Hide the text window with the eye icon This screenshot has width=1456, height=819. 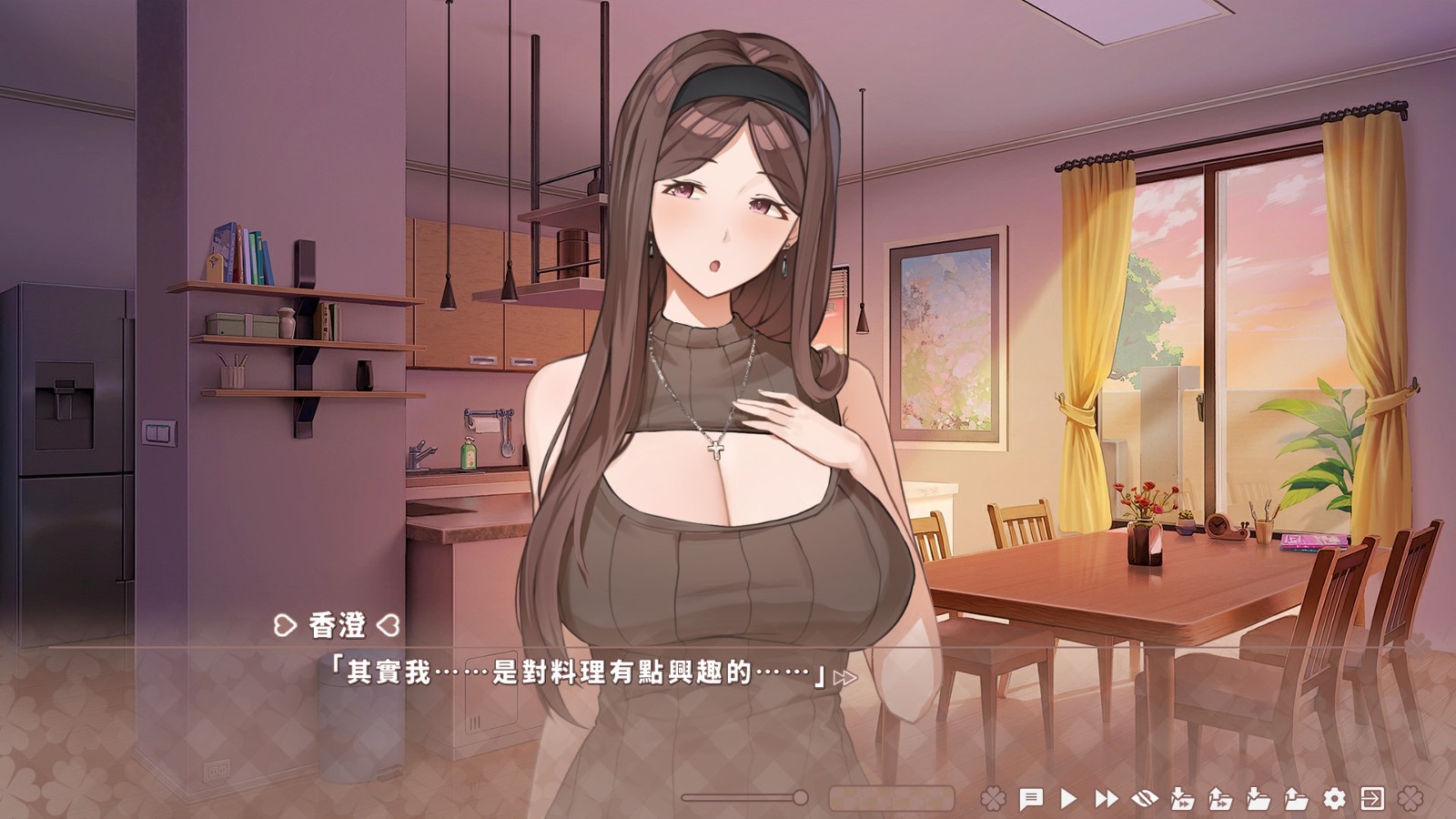coord(1144,799)
